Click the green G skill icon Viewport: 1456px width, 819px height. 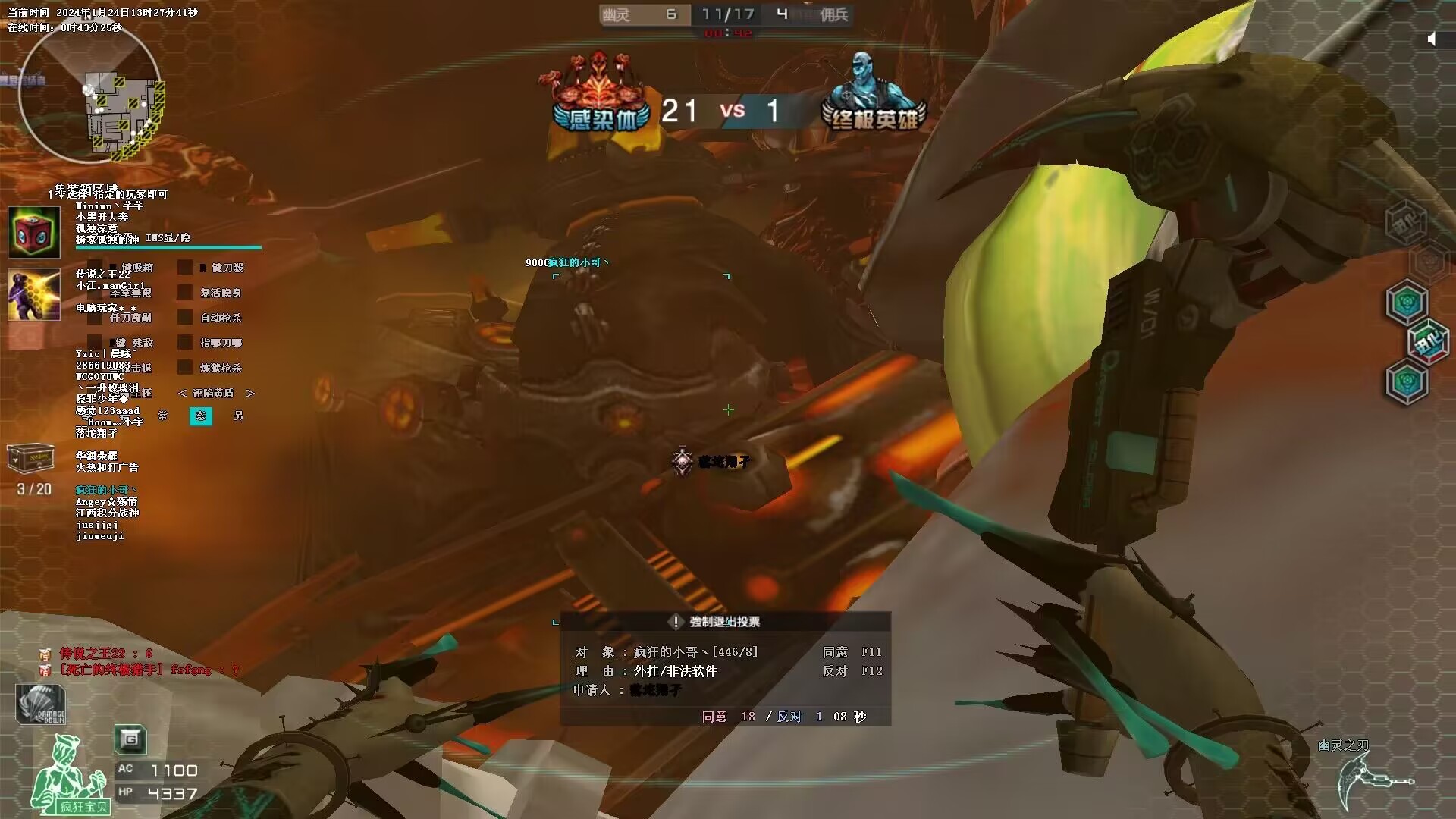(x=130, y=739)
